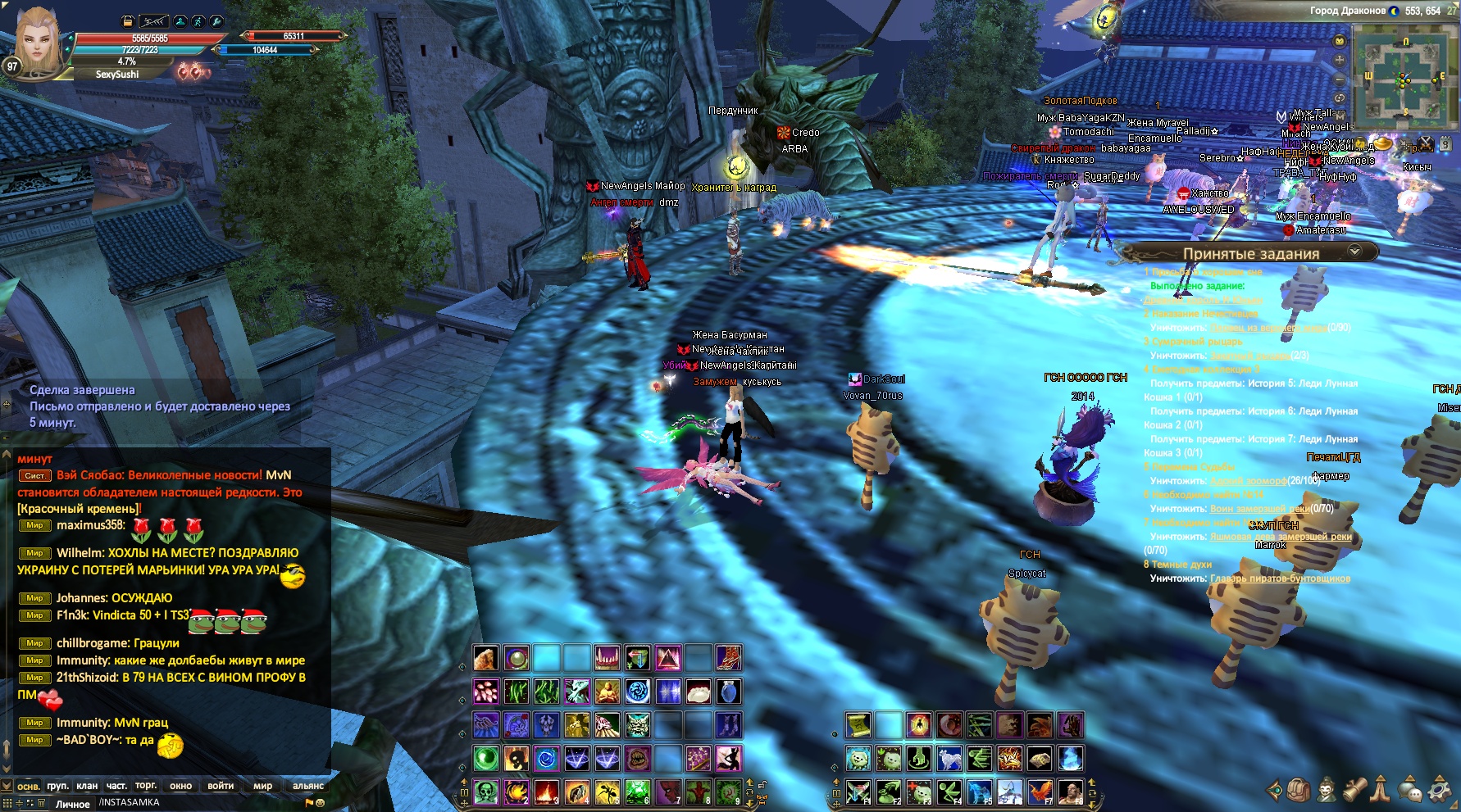Screen dimensions: 1461x812
Task: Open the gold ingot shop icon
Action: click(x=1382, y=144)
